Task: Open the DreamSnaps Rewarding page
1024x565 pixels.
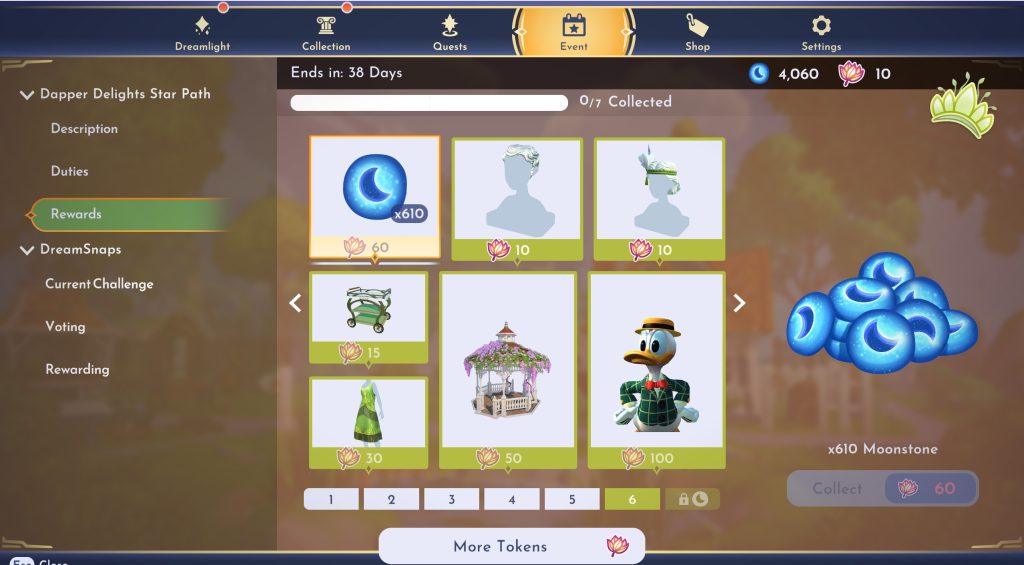Action: 77,369
